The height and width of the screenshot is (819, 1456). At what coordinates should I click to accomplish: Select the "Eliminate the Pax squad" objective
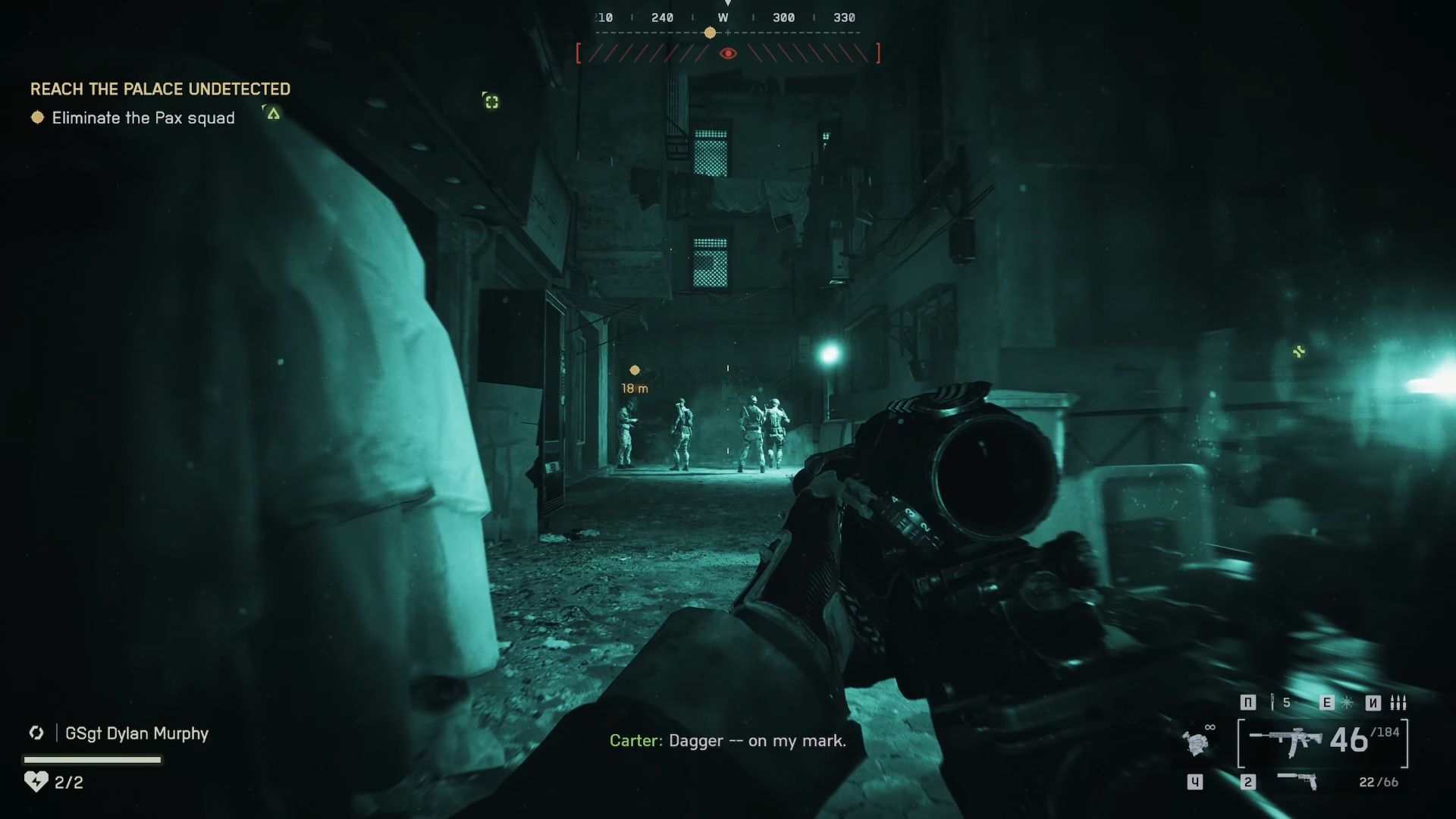pos(143,118)
